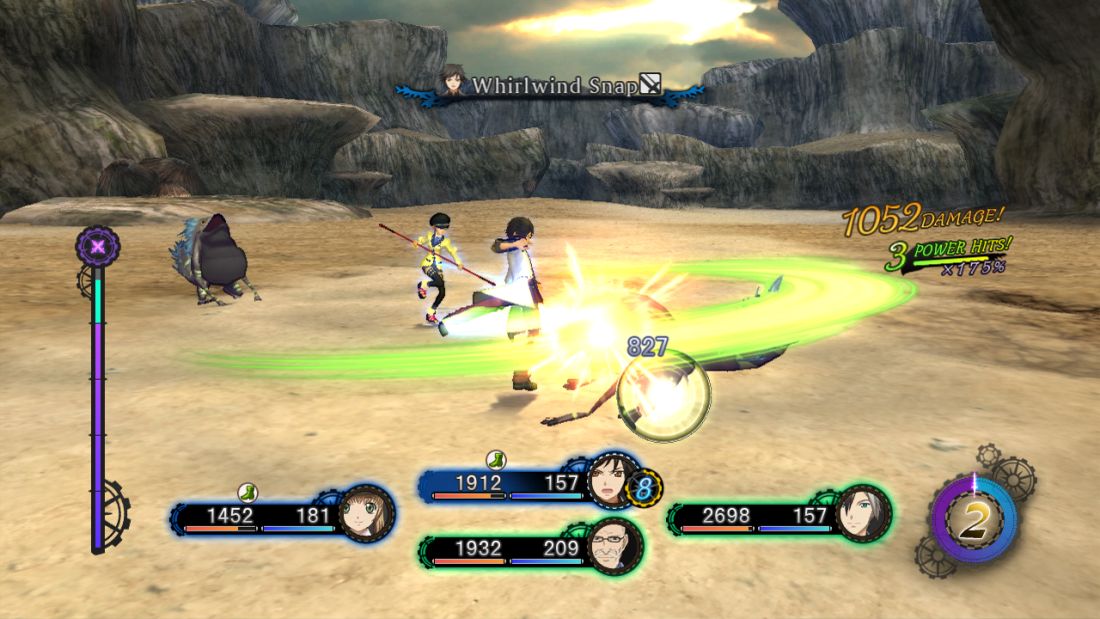1100x619 pixels.
Task: Select the black-and-silver-haired man's party portrait
Action: click(x=862, y=513)
